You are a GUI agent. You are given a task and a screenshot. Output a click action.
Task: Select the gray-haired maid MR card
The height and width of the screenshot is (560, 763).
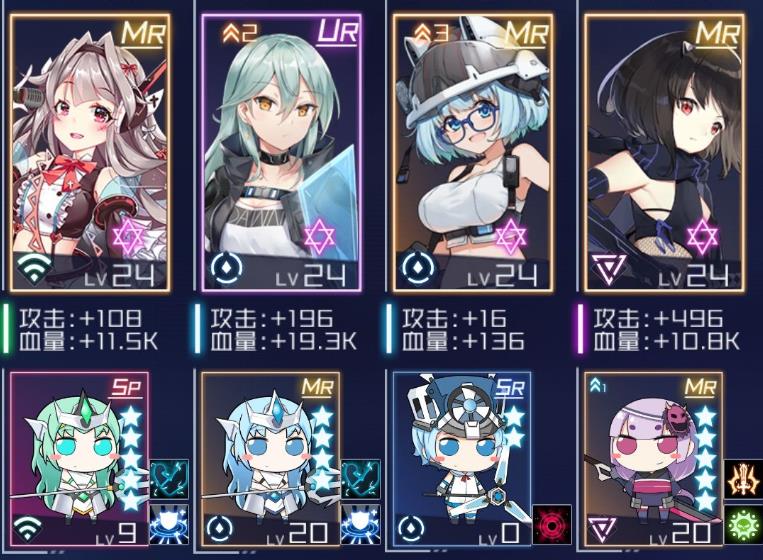tap(90, 152)
